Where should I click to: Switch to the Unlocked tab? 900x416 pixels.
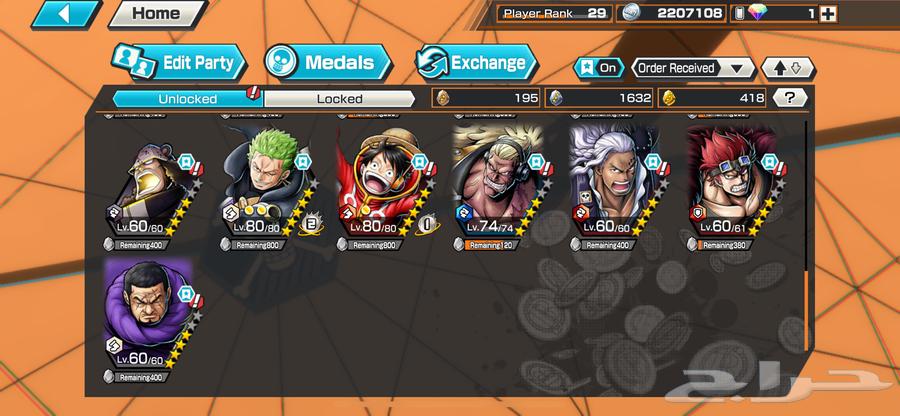point(186,98)
